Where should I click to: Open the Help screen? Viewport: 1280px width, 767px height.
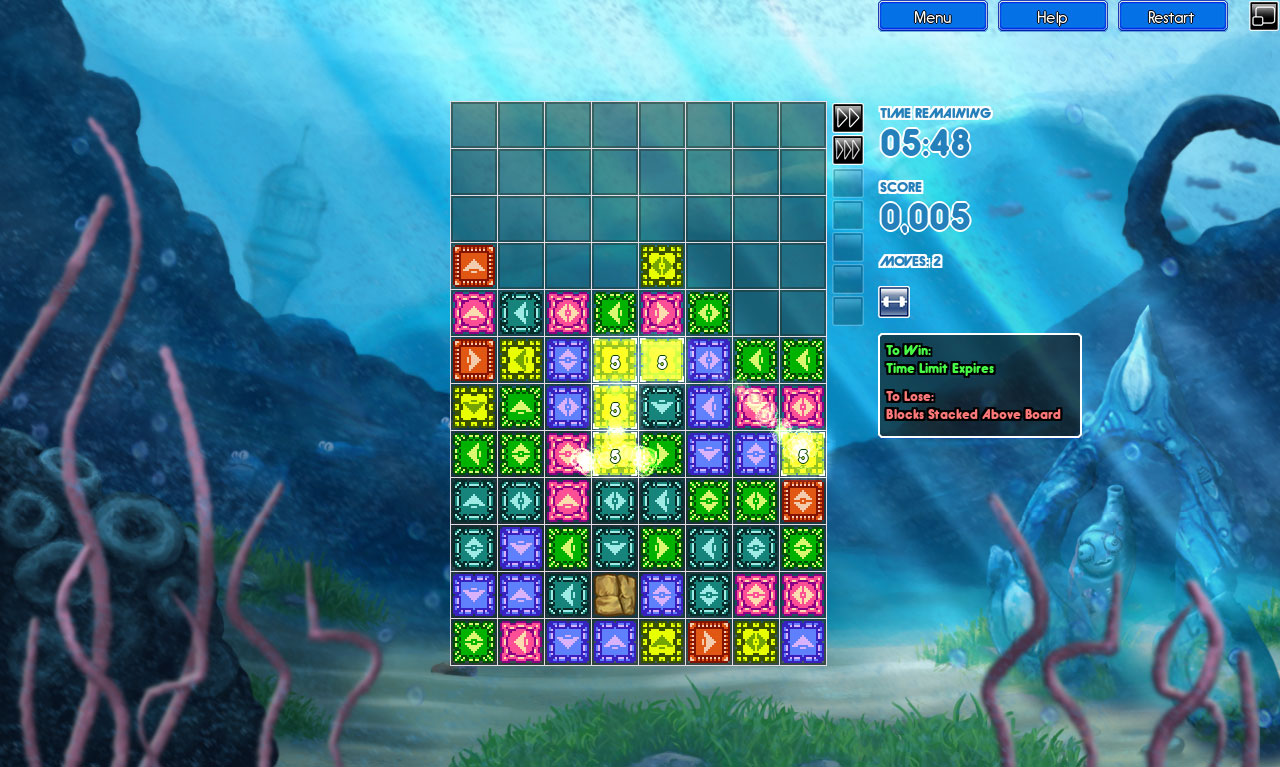1052,16
